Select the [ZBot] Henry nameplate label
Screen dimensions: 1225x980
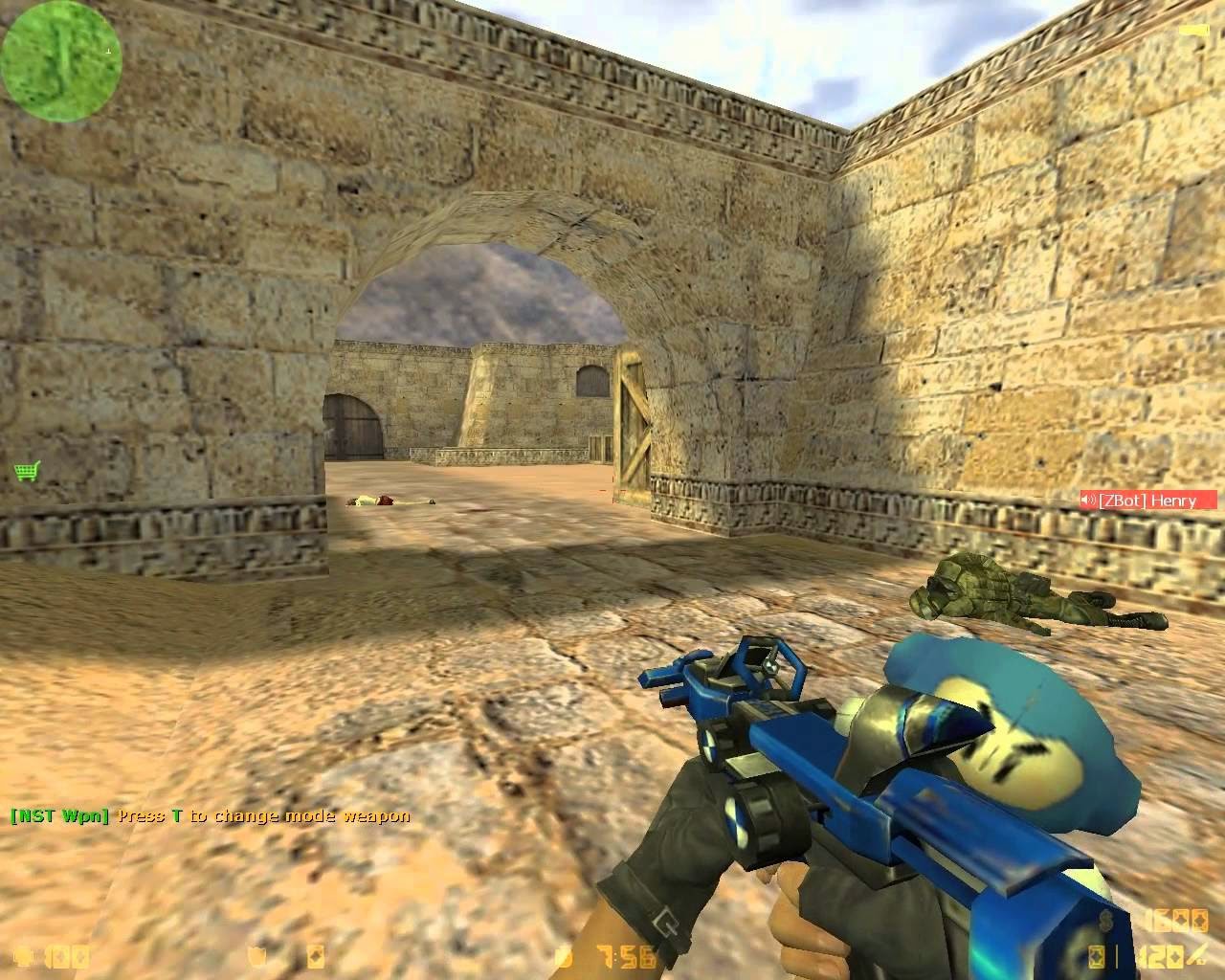pos(1148,500)
